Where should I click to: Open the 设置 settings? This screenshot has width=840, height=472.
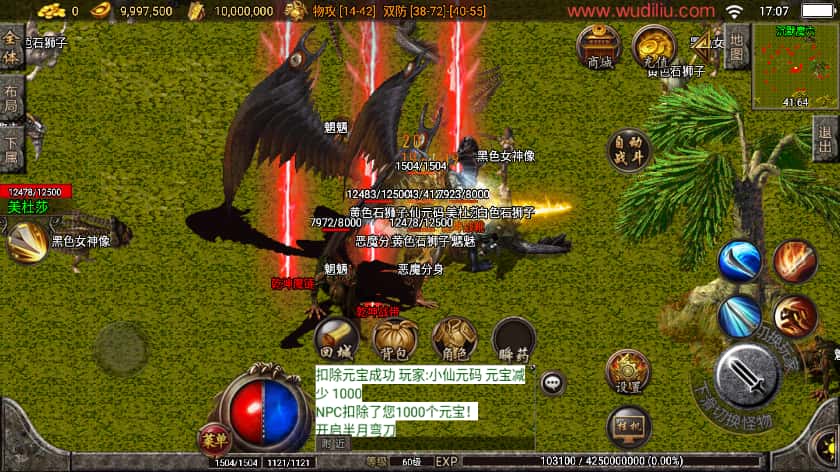(628, 372)
